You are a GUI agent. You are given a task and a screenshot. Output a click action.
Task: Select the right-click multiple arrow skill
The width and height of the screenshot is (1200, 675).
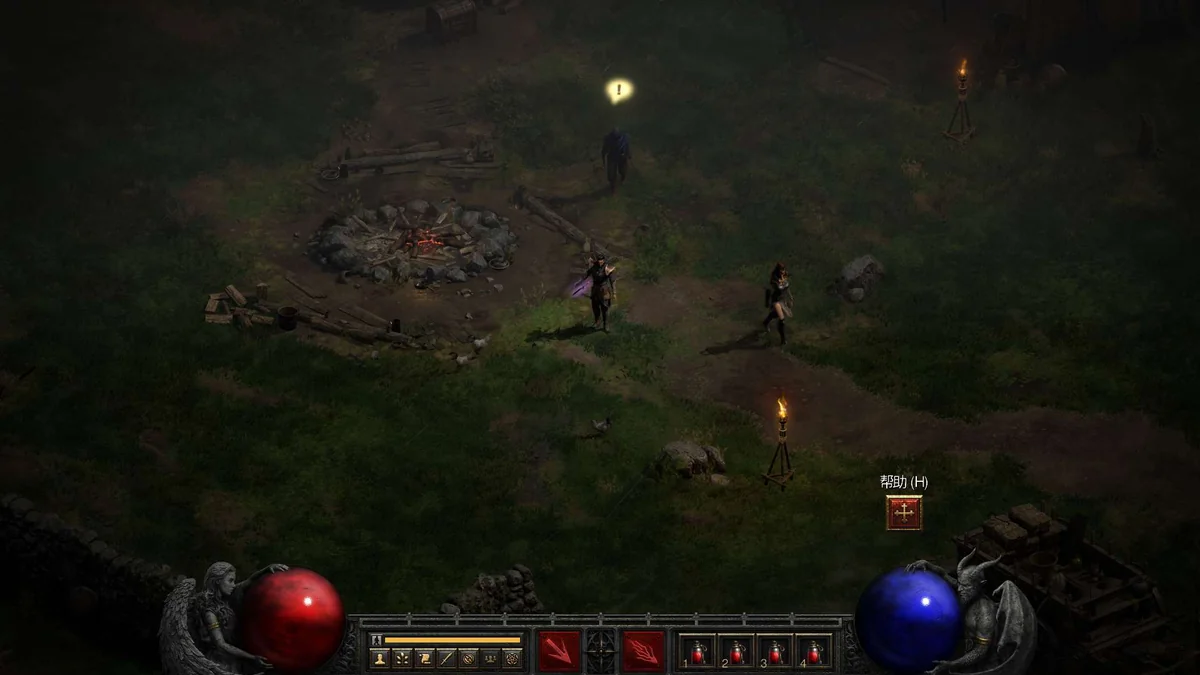(x=643, y=651)
